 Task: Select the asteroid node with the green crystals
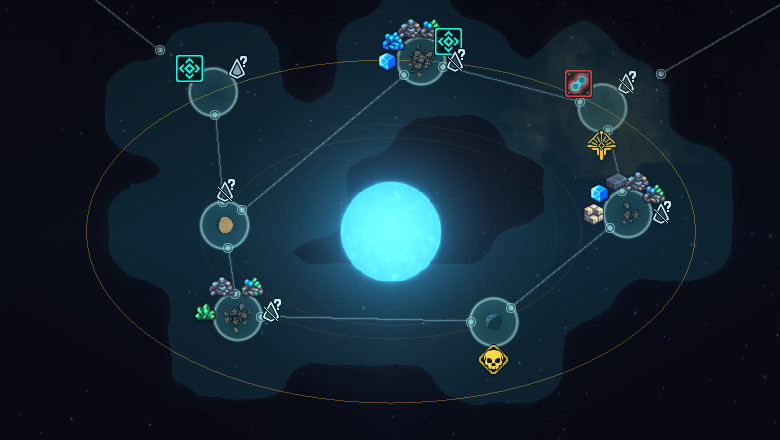pos(238,317)
